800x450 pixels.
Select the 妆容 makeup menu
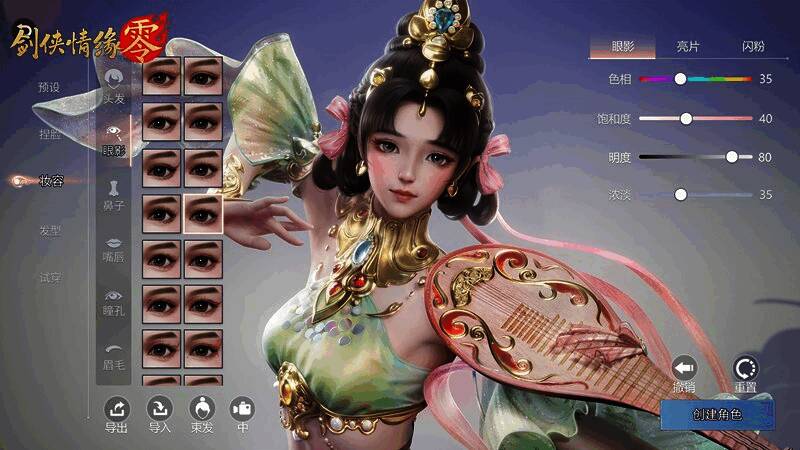pyautogui.click(x=50, y=181)
